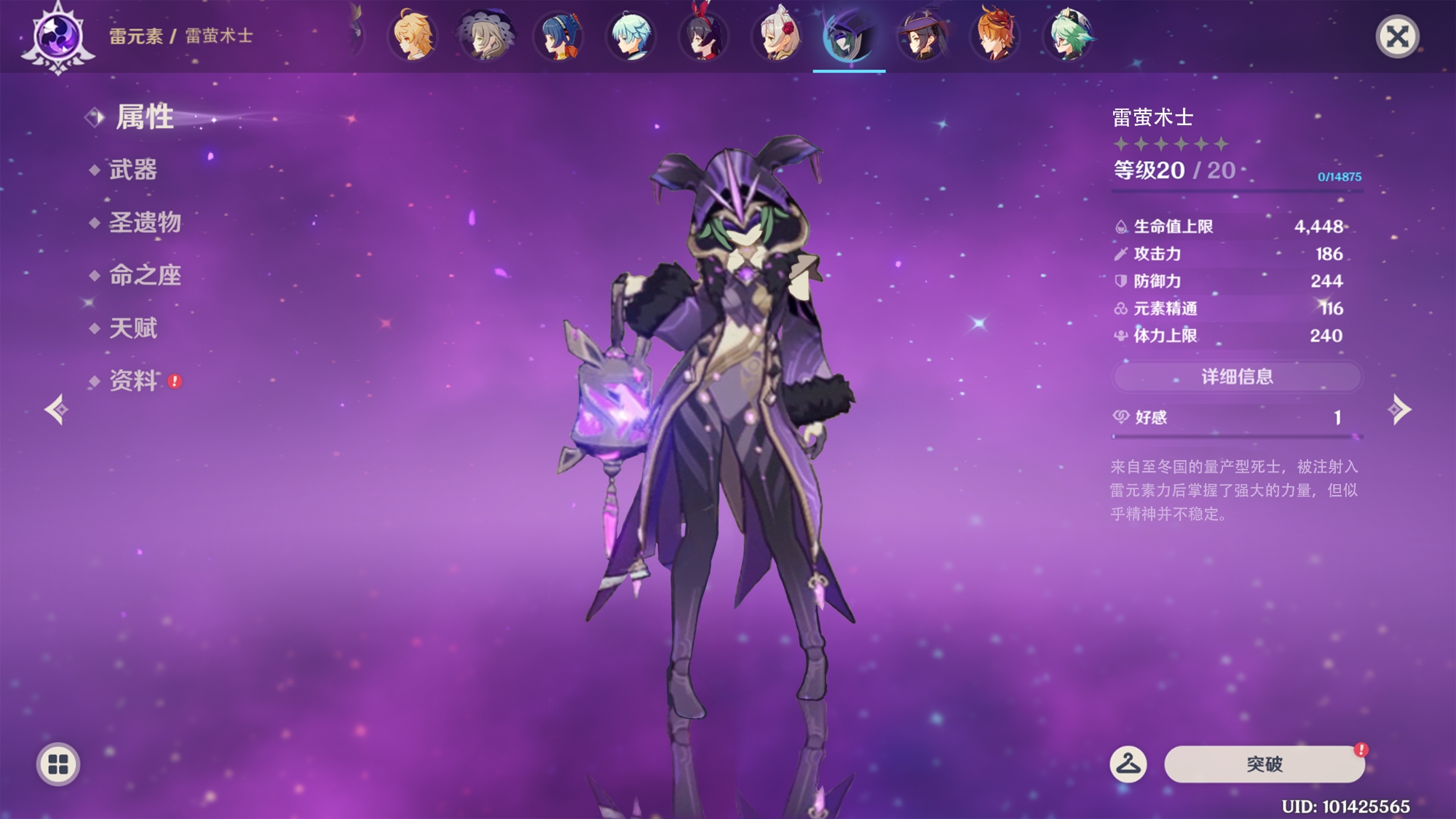Show the 详细信息 detailed stats
The height and width of the screenshot is (819, 1456).
[x=1237, y=376]
